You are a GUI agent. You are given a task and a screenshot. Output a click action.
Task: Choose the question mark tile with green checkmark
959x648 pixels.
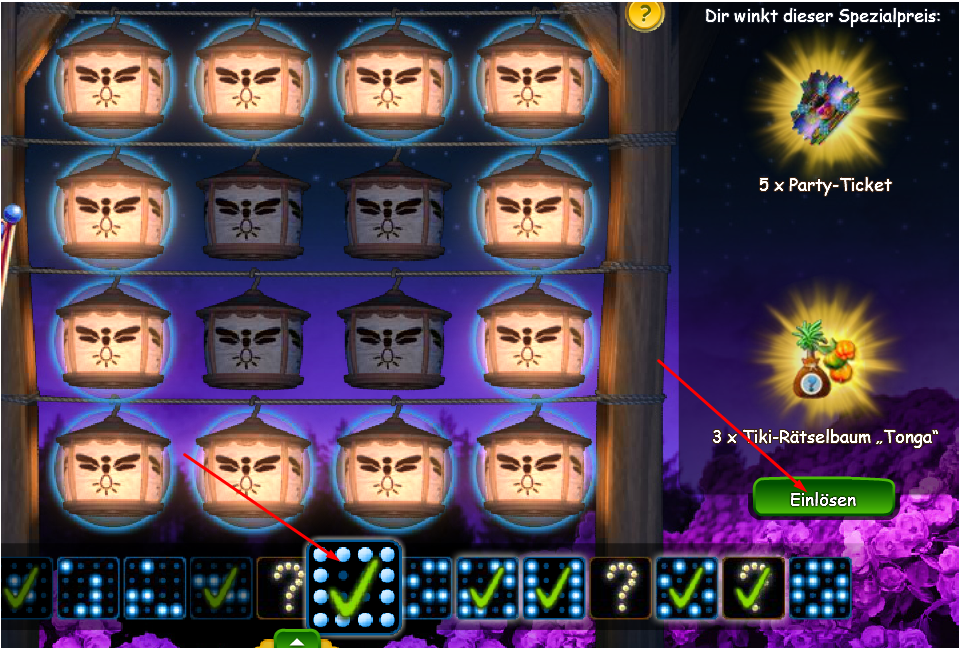[753, 587]
